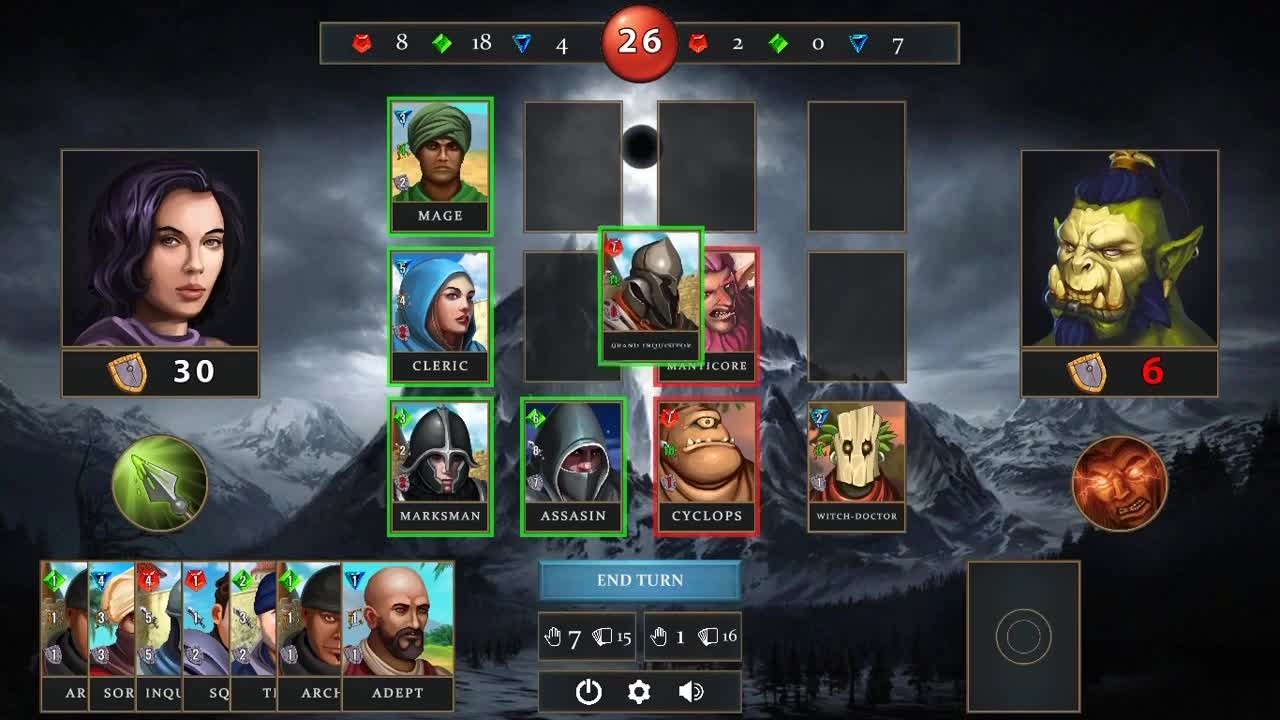Click the power/quit icon
This screenshot has height=720, width=1280.
(589, 691)
